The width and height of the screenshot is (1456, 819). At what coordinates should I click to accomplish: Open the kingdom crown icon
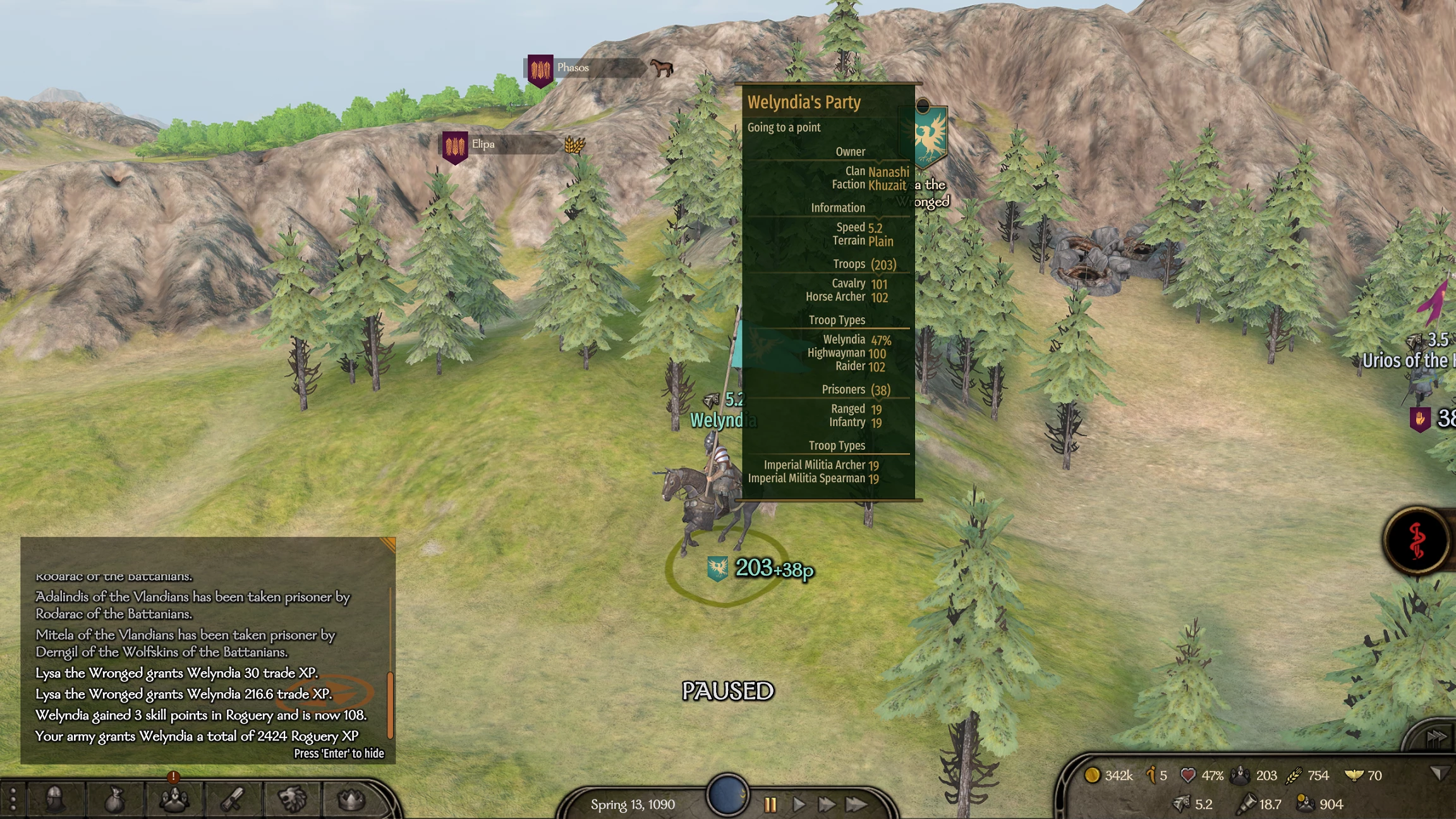click(x=351, y=800)
